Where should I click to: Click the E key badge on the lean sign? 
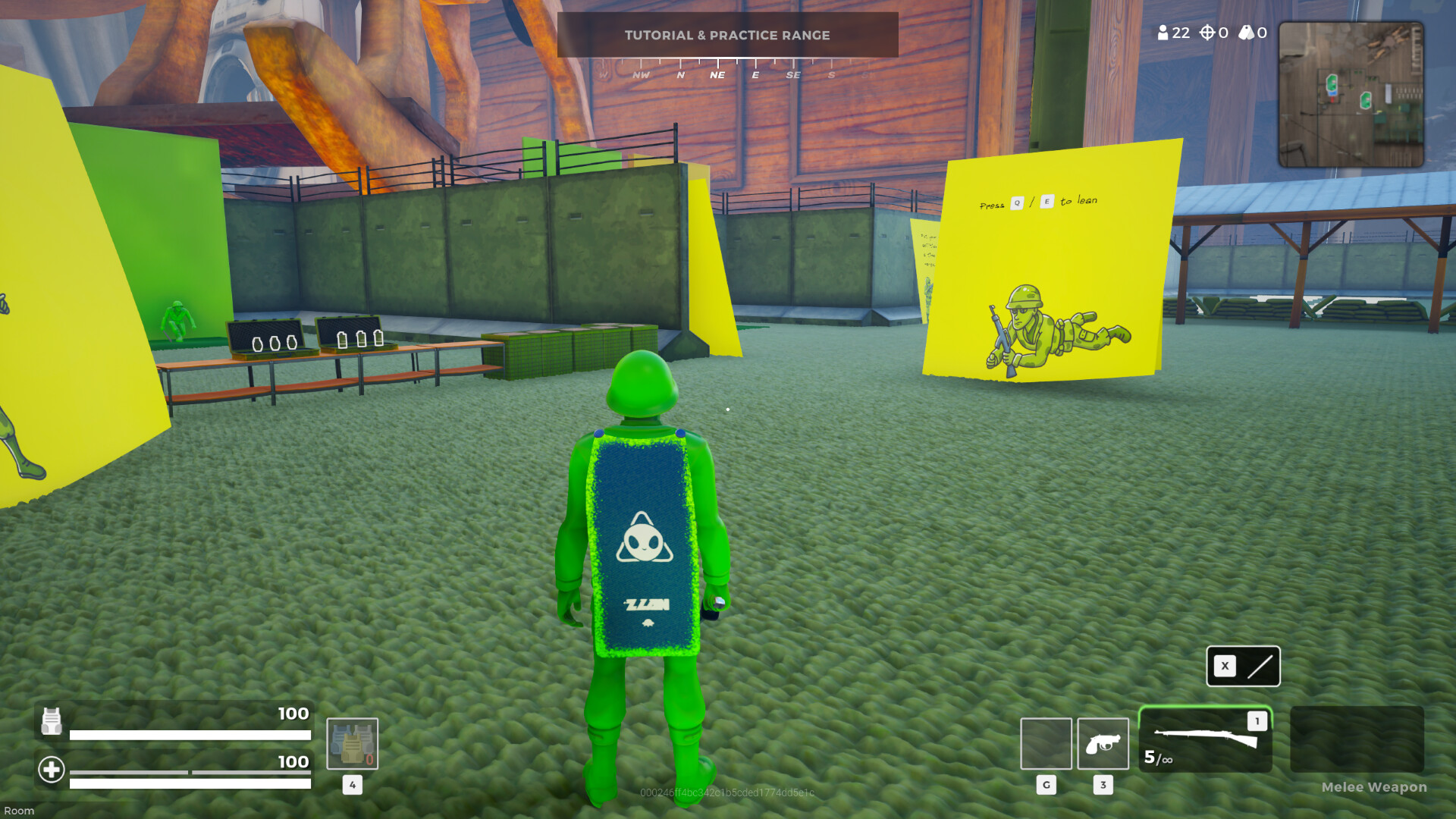(x=1047, y=202)
